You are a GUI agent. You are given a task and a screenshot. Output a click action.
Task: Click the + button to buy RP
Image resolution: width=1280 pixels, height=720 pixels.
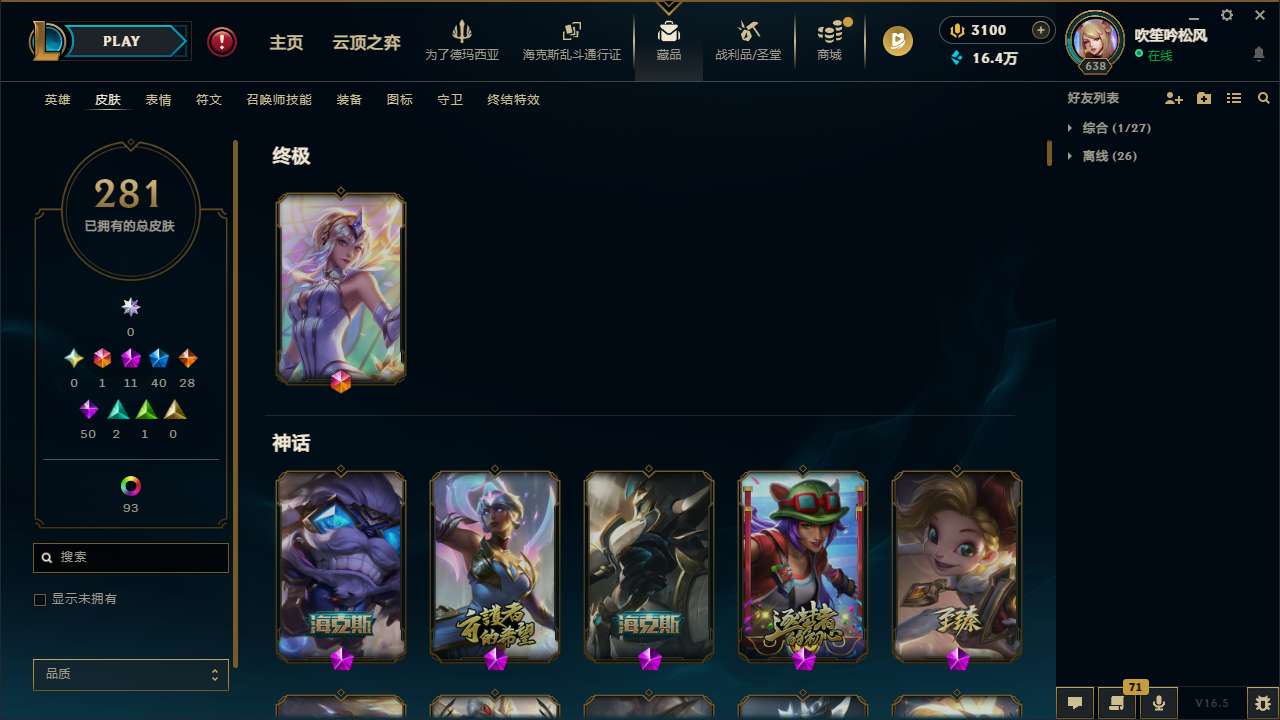(x=1042, y=30)
